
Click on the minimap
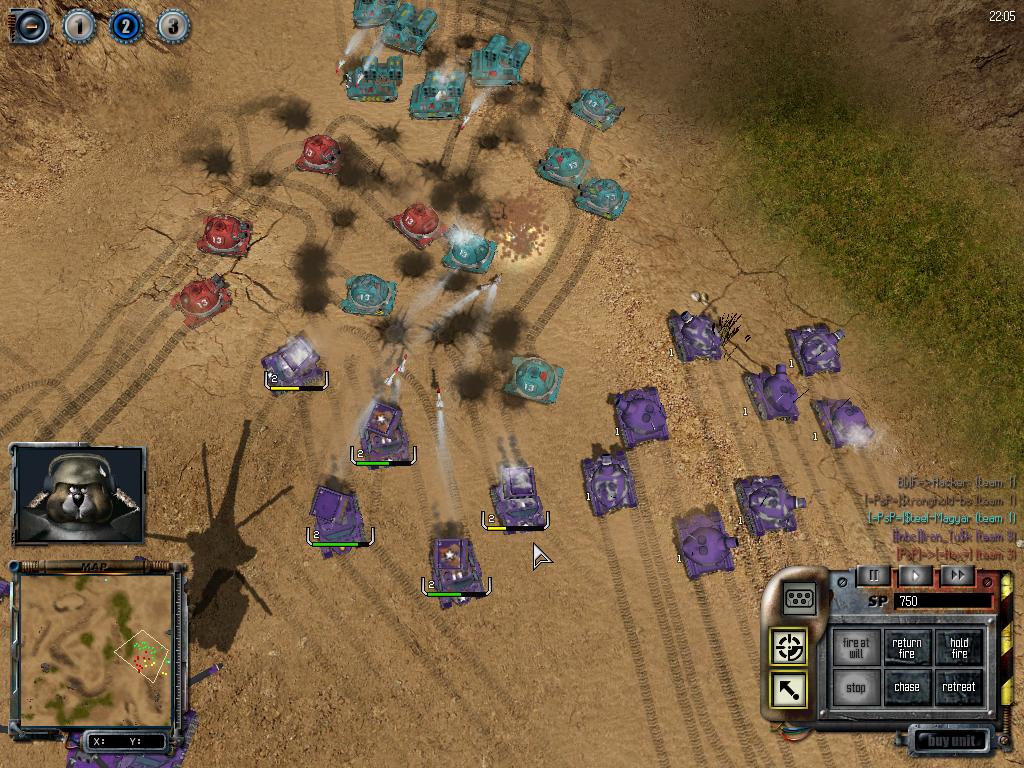click(x=96, y=650)
